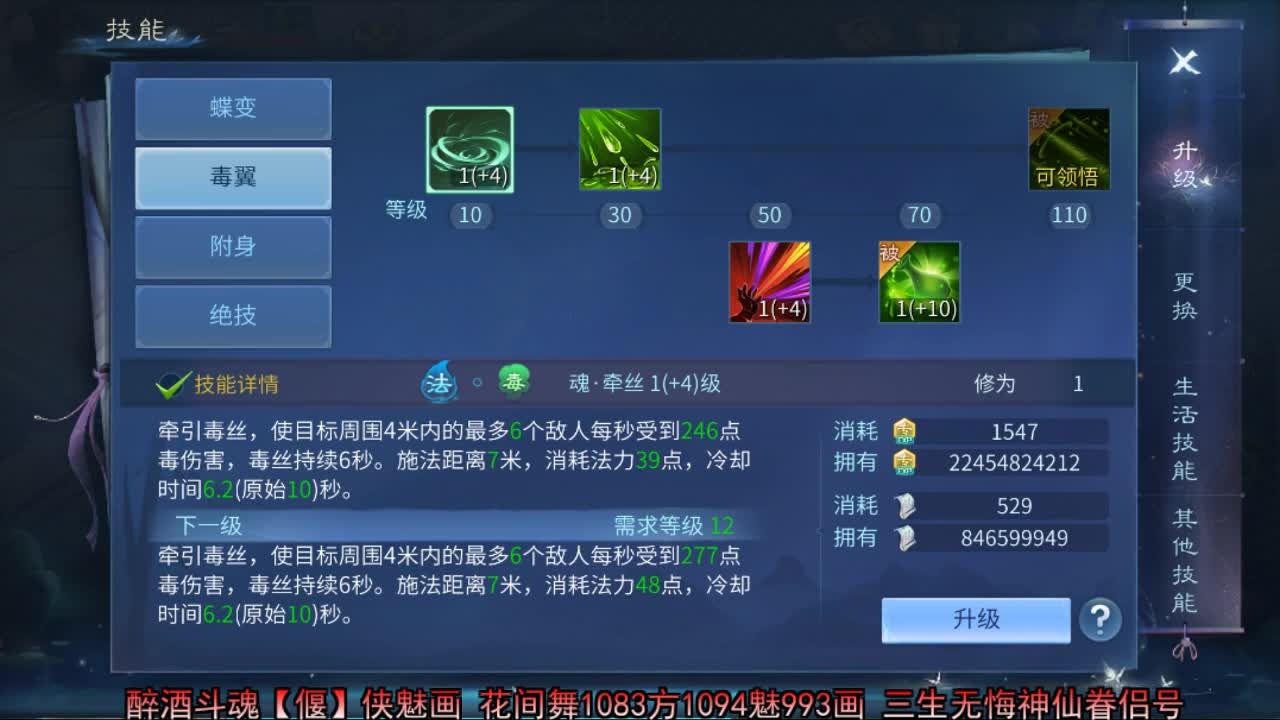
Task: Select the level 50 red claw skill icon
Action: click(x=769, y=281)
